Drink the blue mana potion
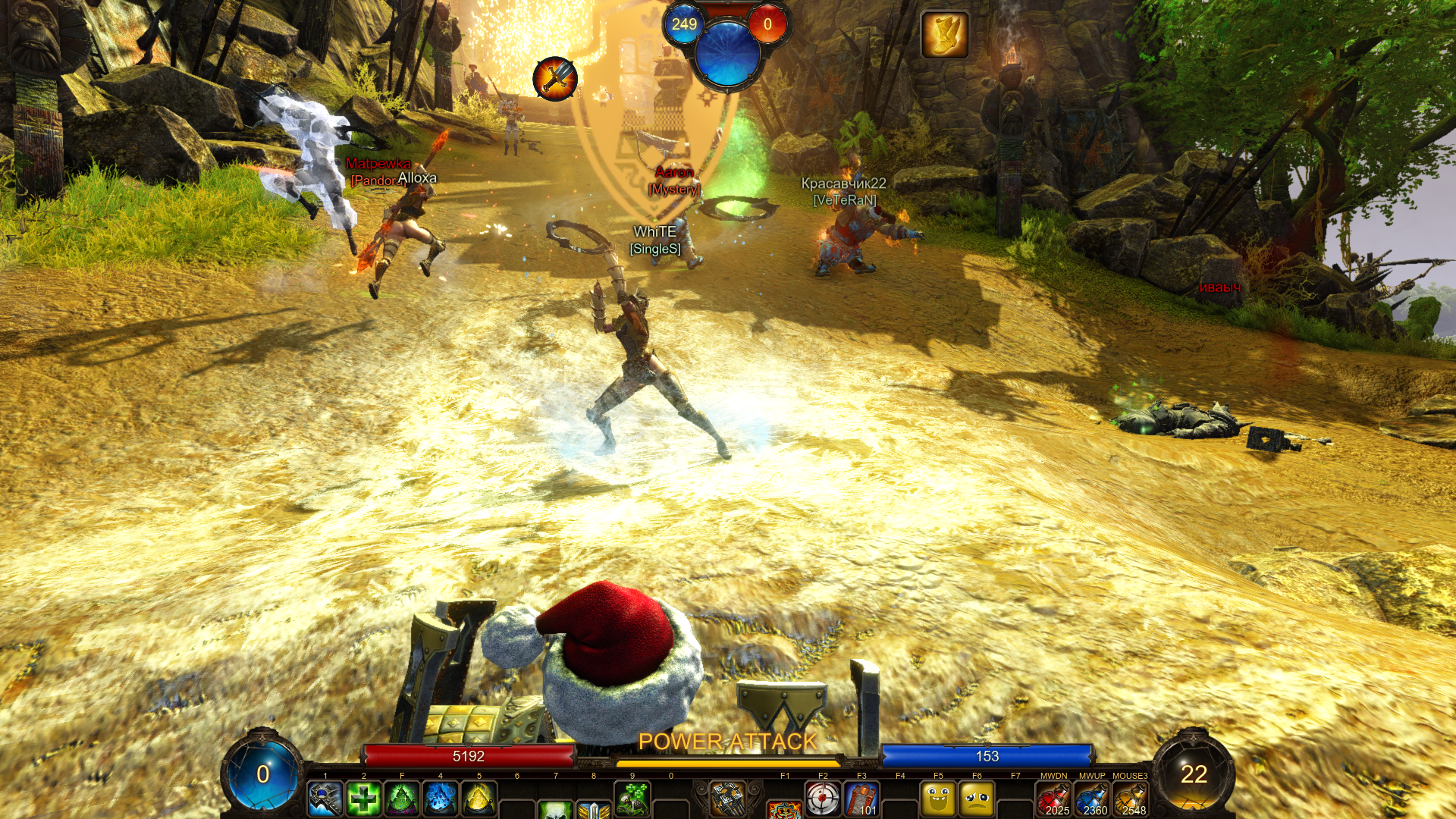This screenshot has height=819, width=1456. coord(1092,799)
